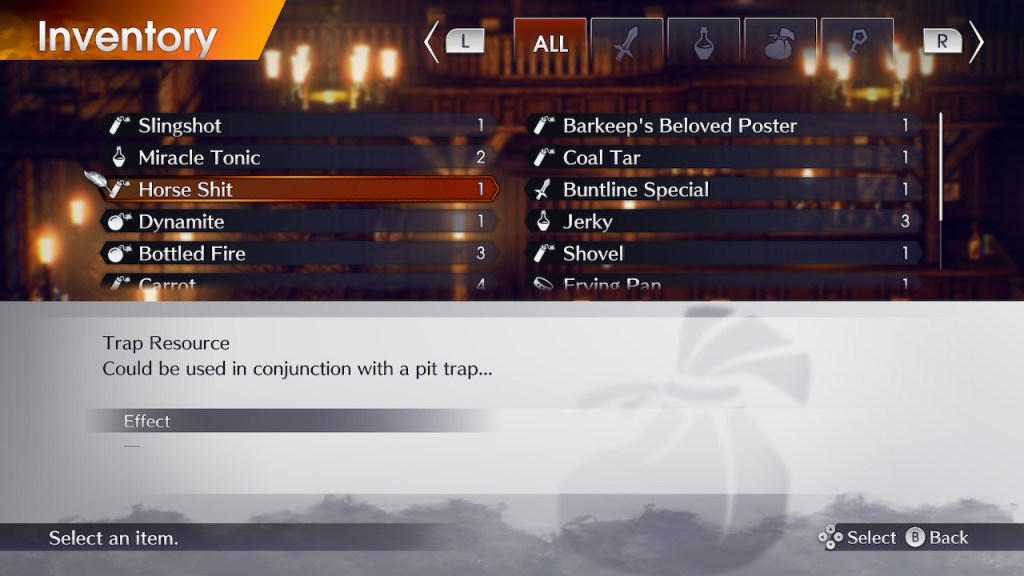Click the left arrow beside the tabs
The height and width of the screenshot is (576, 1024).
click(x=432, y=43)
